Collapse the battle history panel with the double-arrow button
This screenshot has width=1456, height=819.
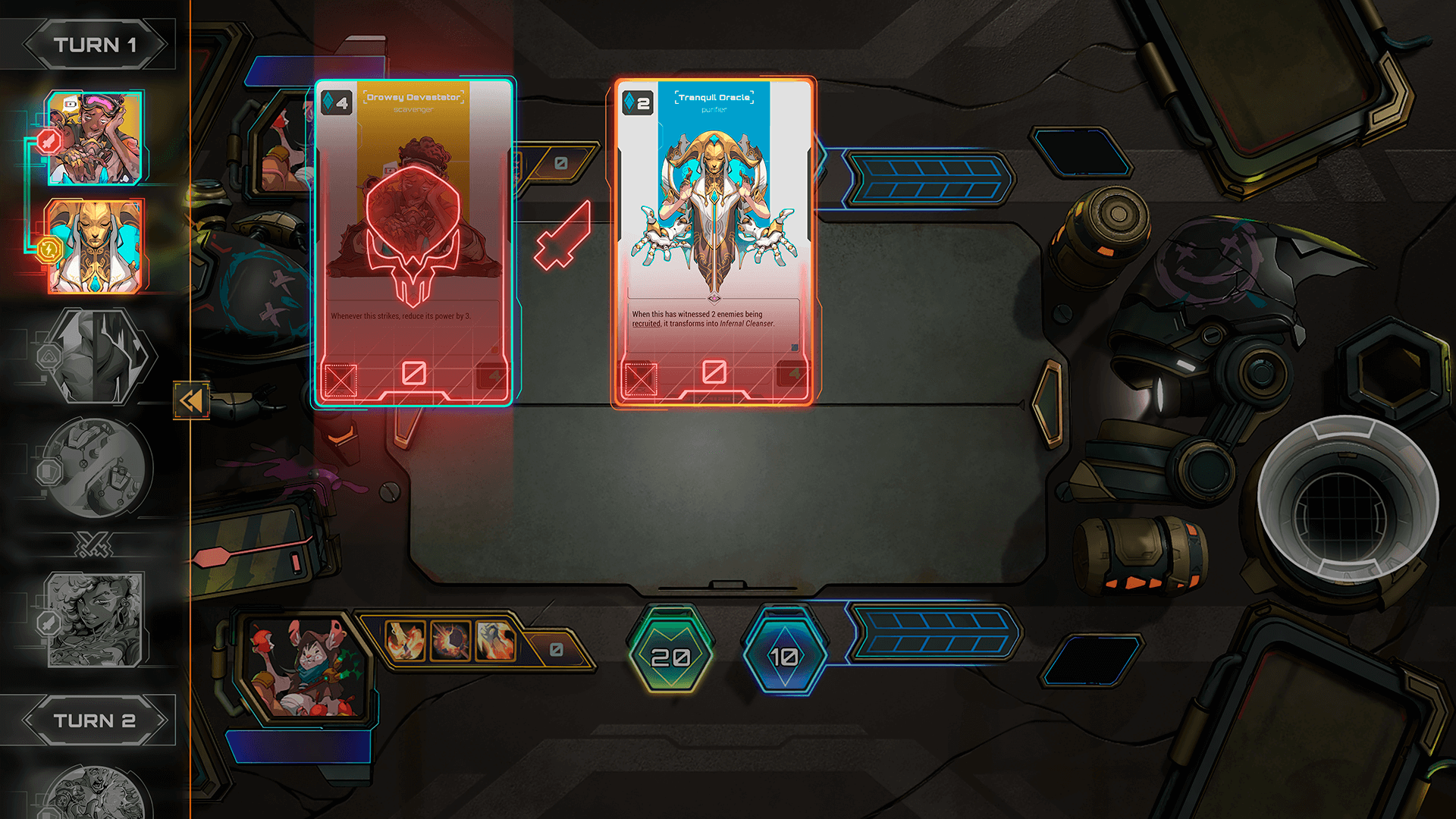pos(191,400)
